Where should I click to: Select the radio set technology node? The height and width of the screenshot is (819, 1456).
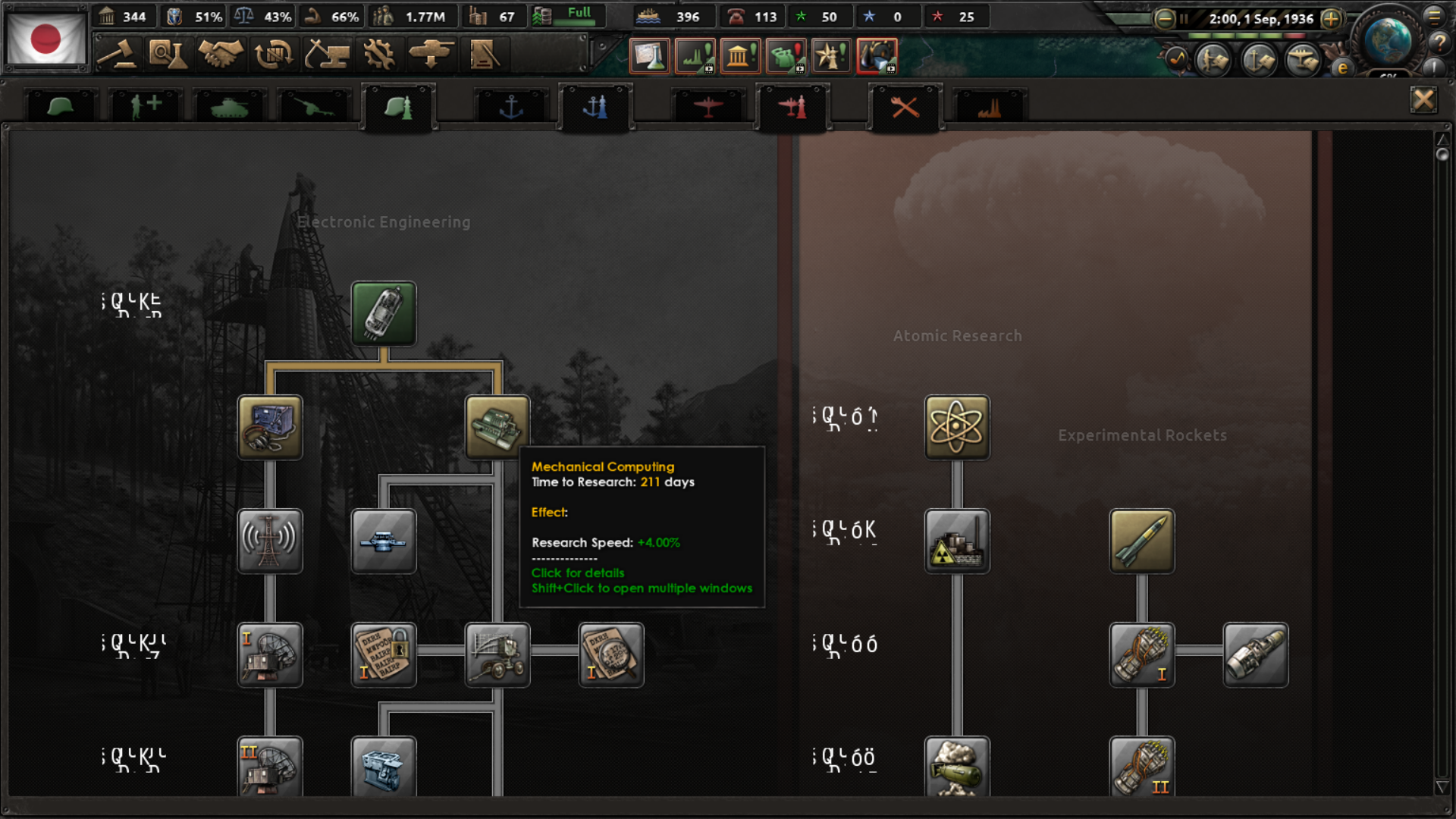270,427
